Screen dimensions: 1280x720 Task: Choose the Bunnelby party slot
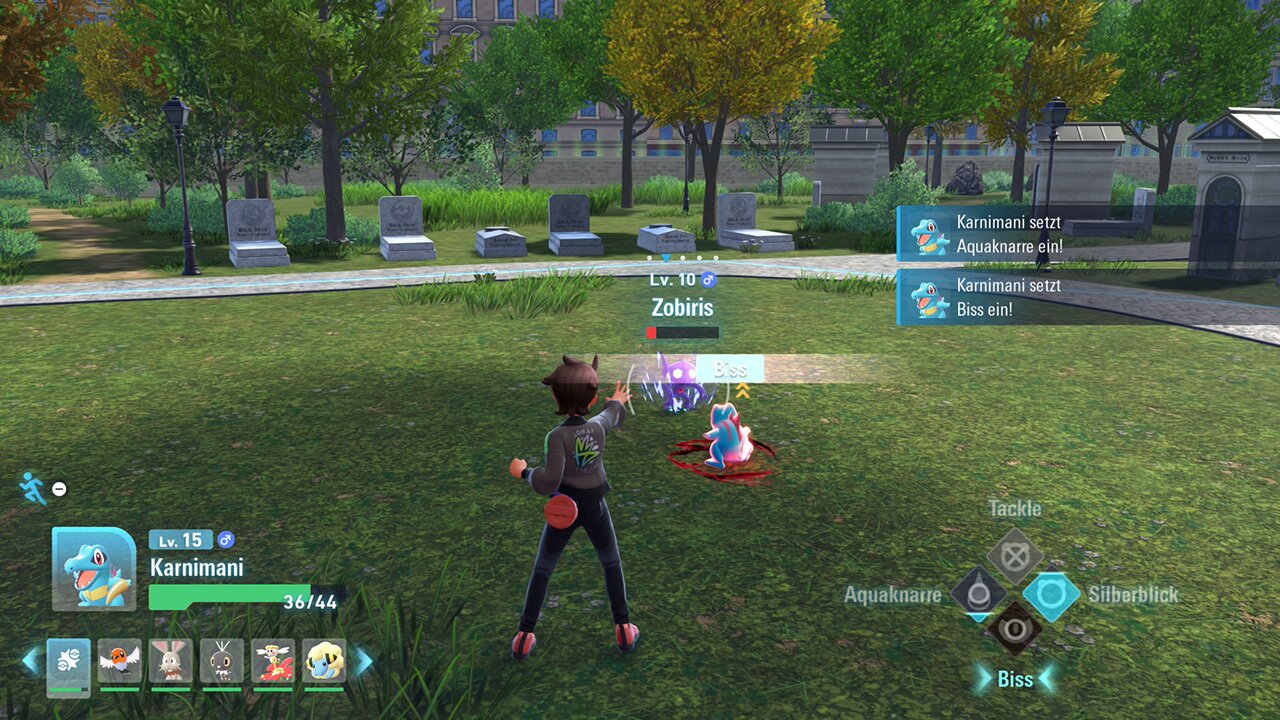(x=170, y=662)
